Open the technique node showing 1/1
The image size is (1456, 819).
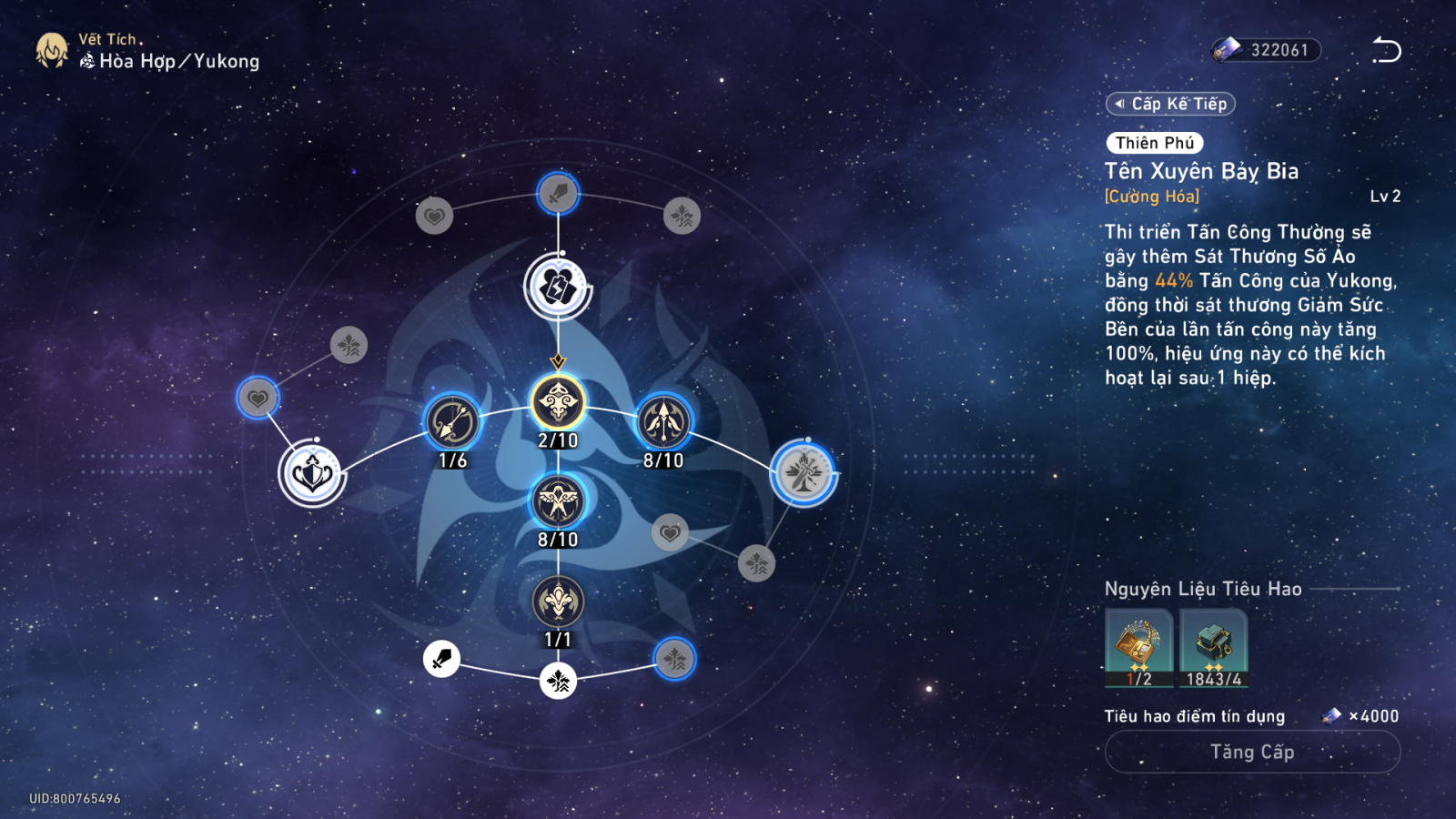558,602
